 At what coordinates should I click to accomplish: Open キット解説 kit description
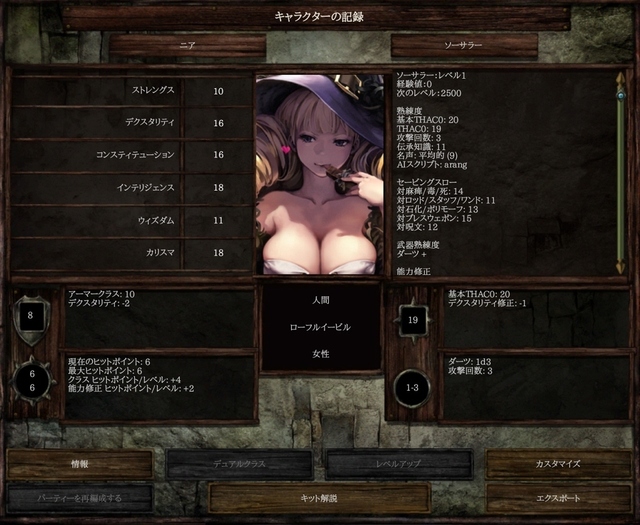319,498
